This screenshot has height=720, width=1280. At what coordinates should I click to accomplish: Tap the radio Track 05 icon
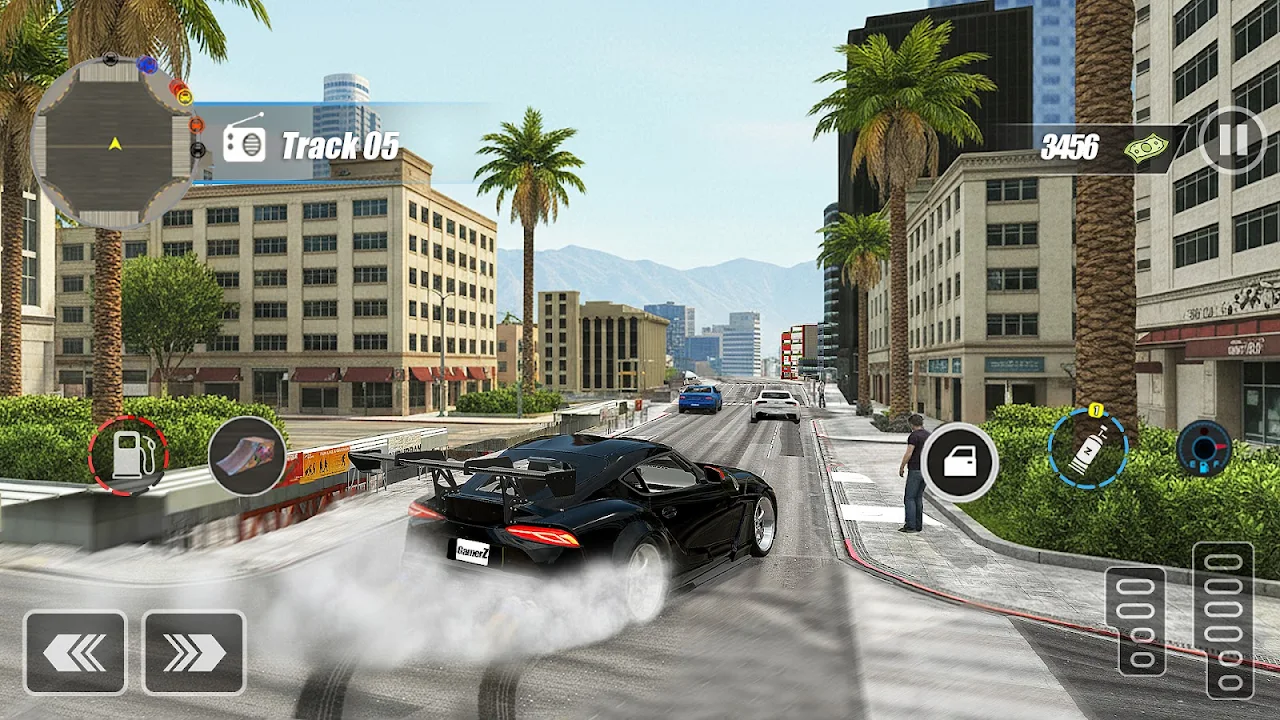coord(244,145)
